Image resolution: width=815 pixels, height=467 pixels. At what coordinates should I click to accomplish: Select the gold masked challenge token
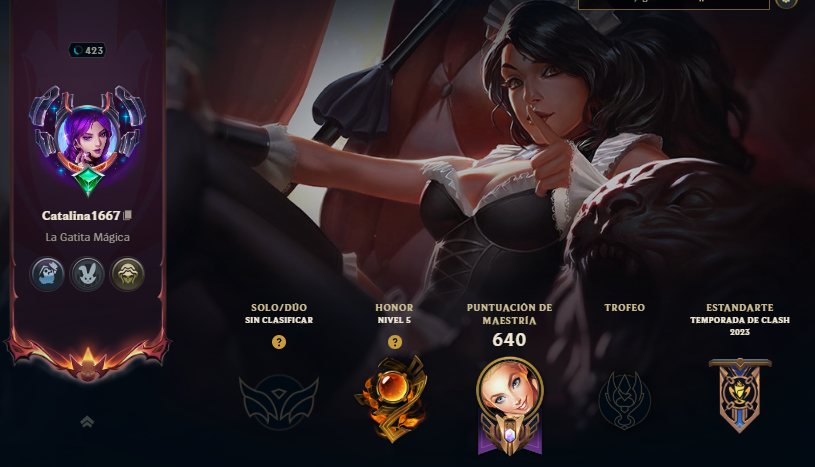pyautogui.click(x=127, y=273)
